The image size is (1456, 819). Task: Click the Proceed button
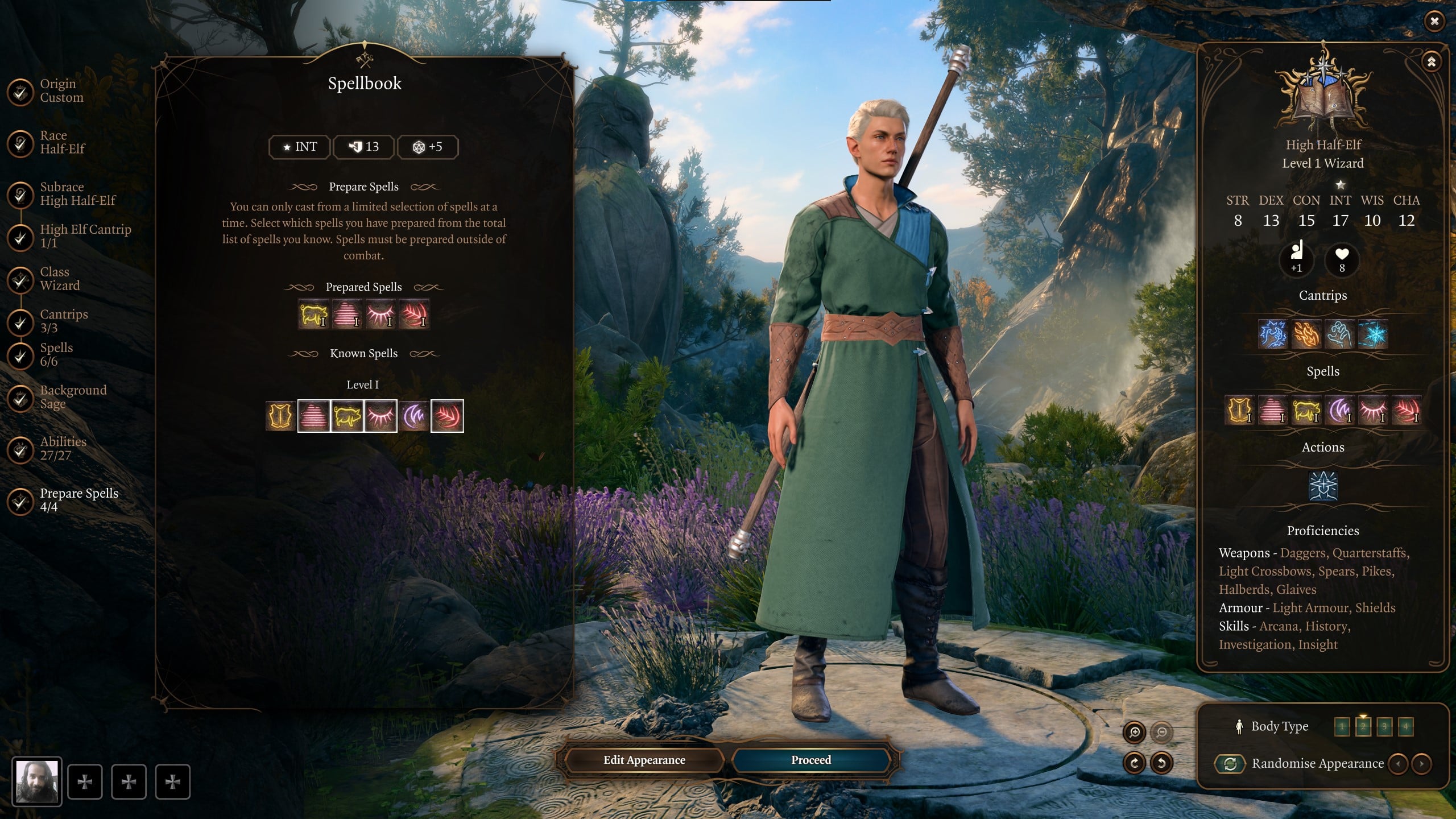point(809,760)
